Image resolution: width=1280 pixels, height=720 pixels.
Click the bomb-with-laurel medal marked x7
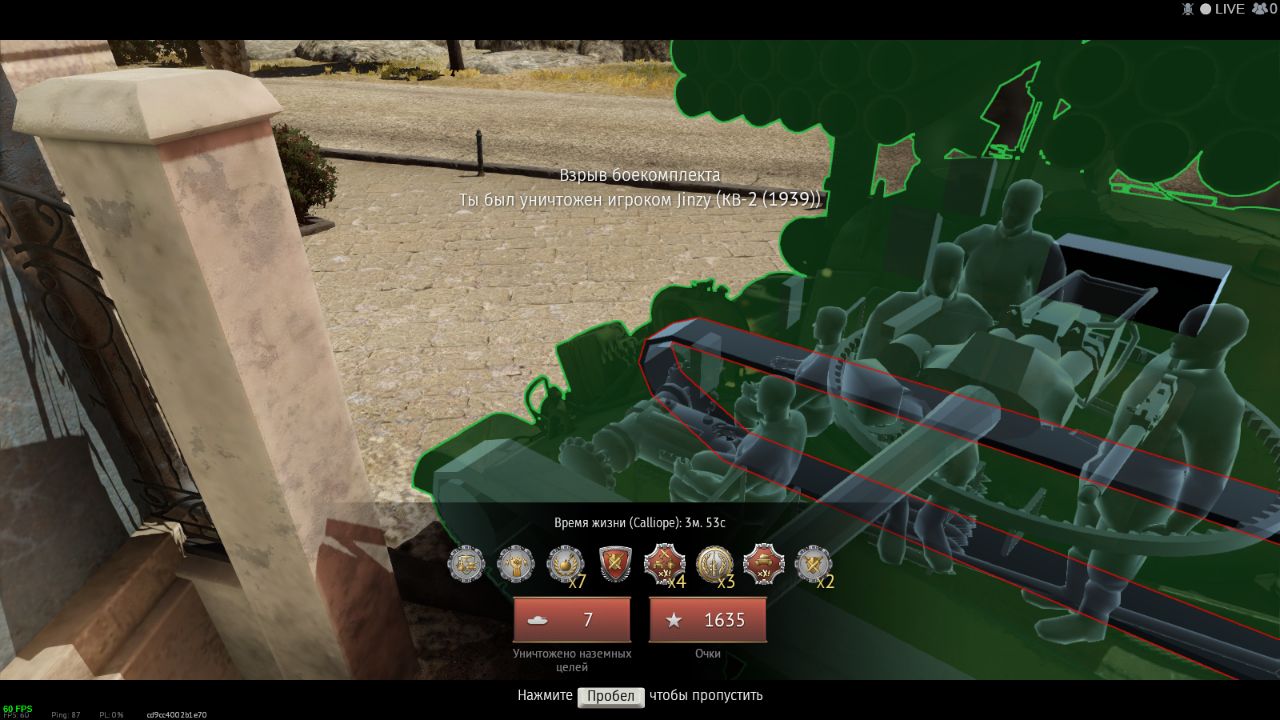click(x=565, y=564)
